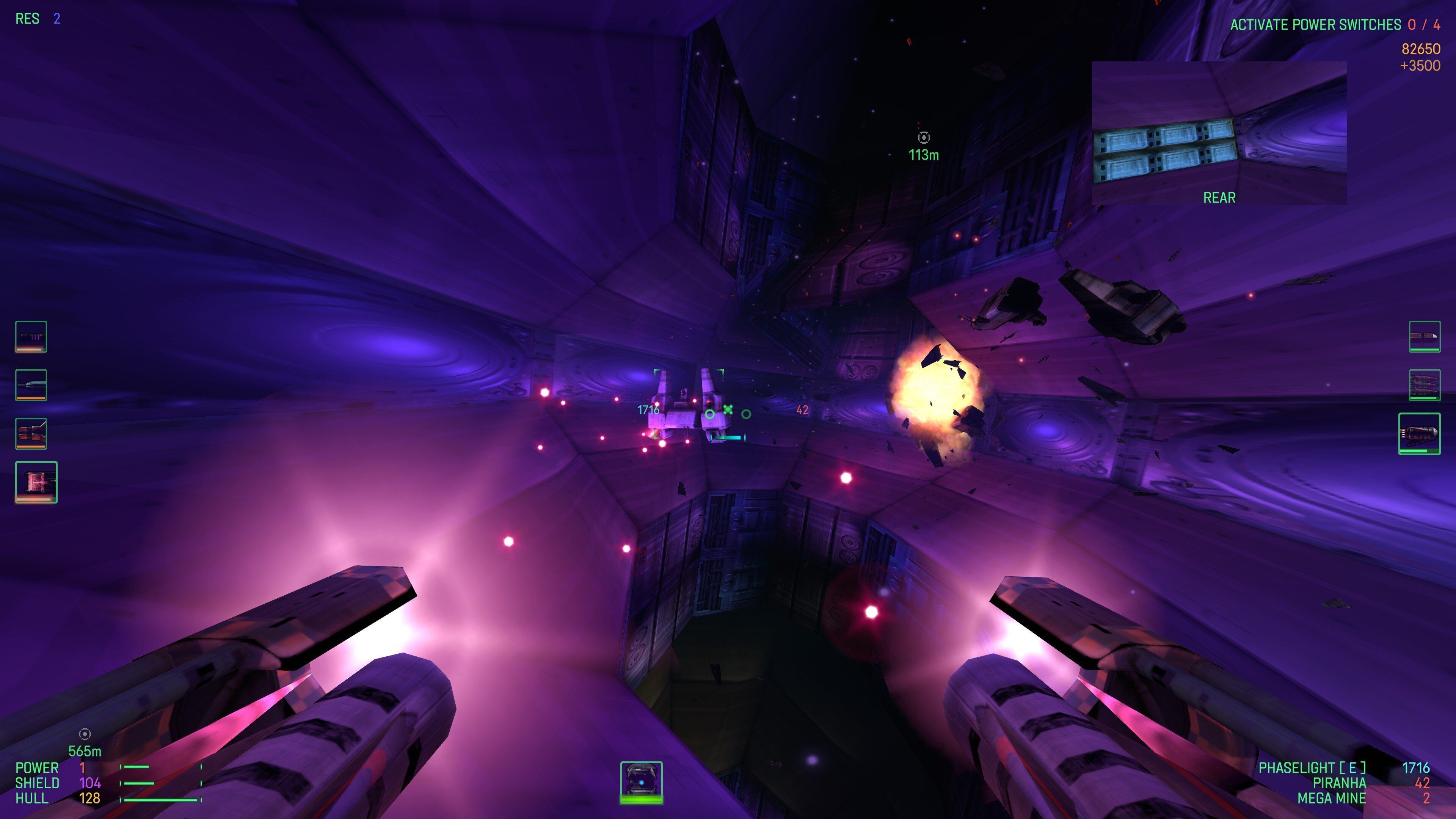Image resolution: width=1456 pixels, height=819 pixels.
Task: Choose the silver pronged gun slot
Action: (x=31, y=385)
